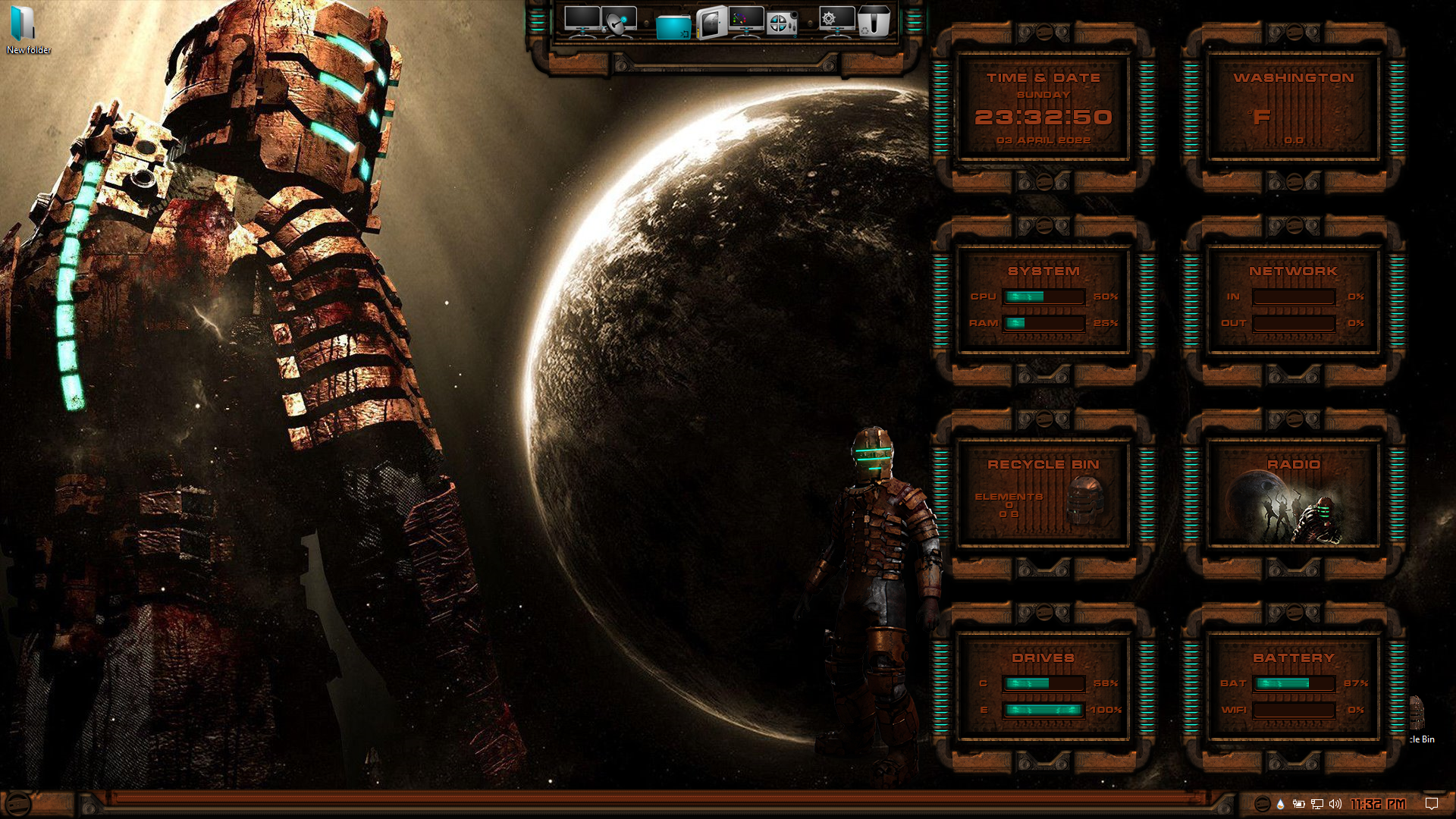This screenshot has height=819, width=1456.
Task: Open the notification center speech bubble
Action: 1432,804
